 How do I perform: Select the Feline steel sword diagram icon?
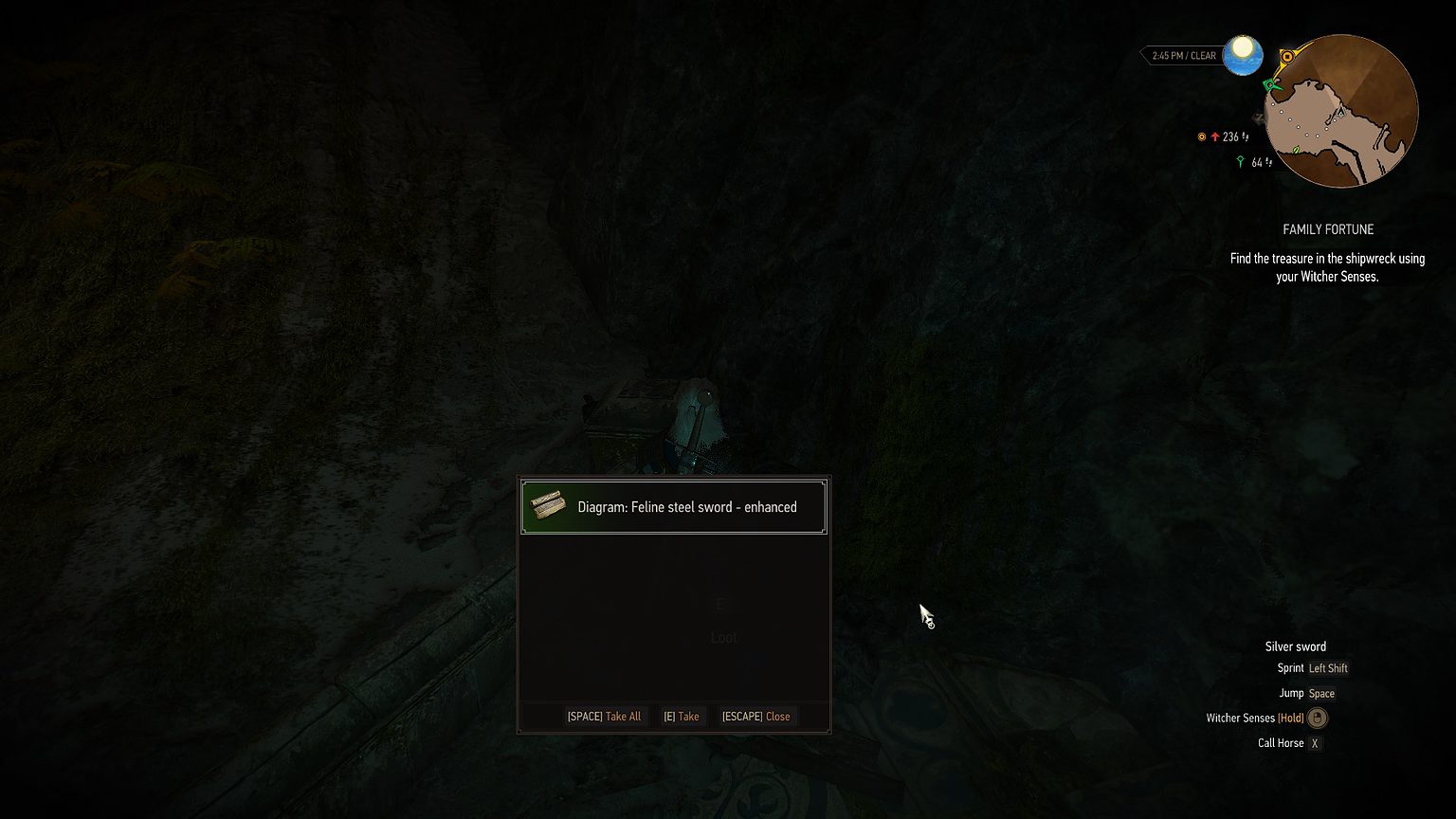coord(548,506)
